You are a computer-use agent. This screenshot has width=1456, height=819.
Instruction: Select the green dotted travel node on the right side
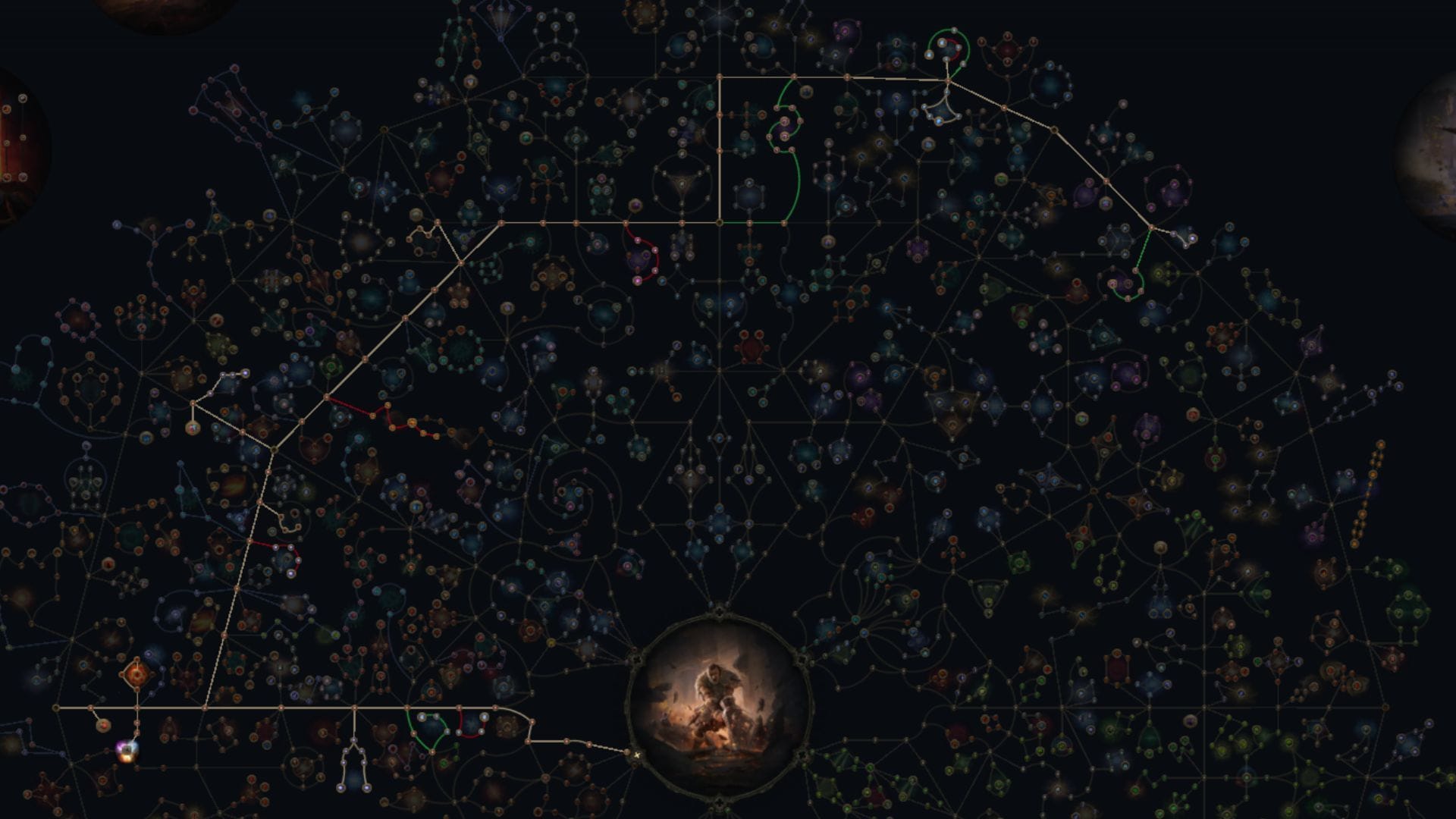(x=1134, y=270)
